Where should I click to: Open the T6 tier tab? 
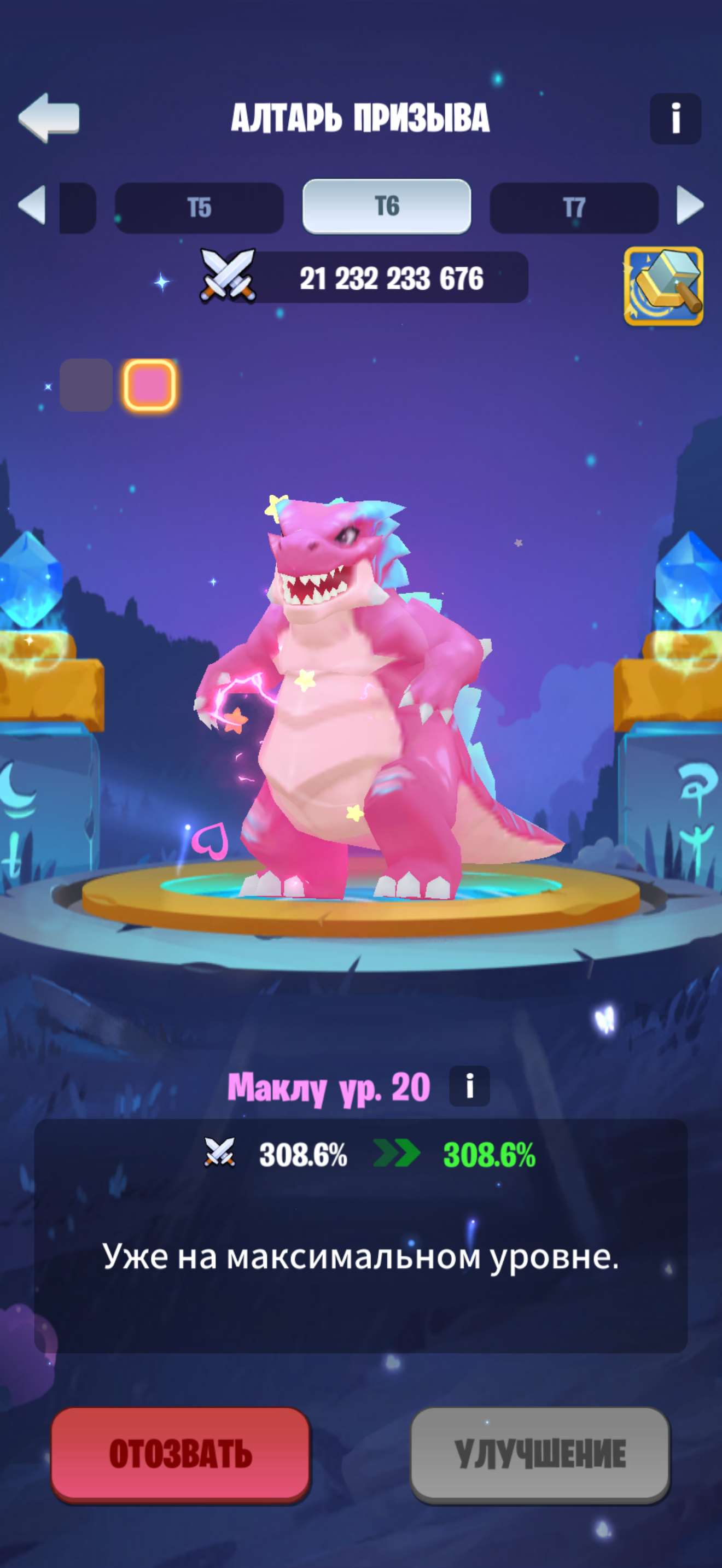(x=388, y=207)
